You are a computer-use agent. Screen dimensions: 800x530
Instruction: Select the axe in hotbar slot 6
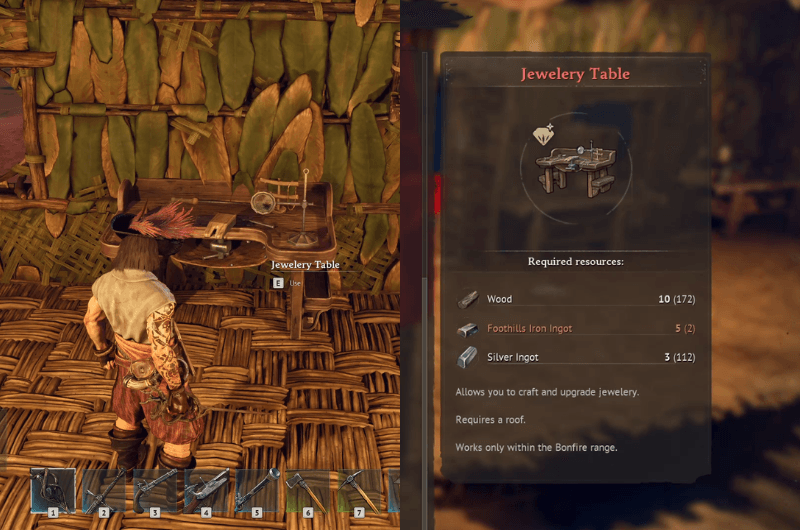click(x=308, y=491)
